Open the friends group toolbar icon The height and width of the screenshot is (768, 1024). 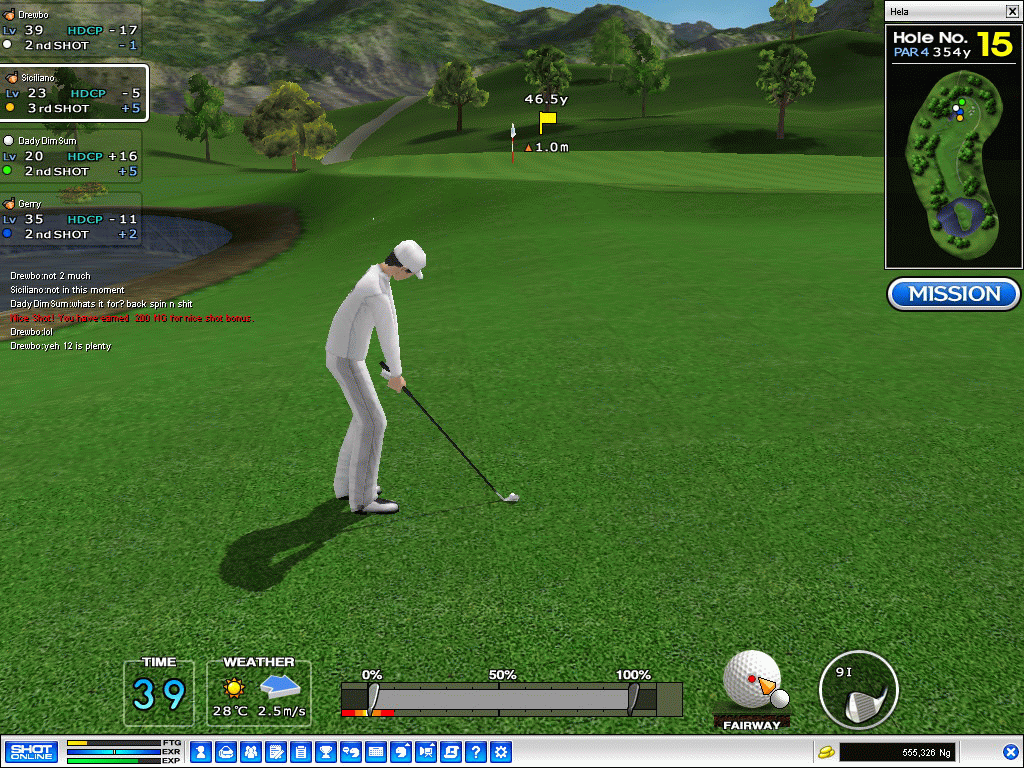250,751
